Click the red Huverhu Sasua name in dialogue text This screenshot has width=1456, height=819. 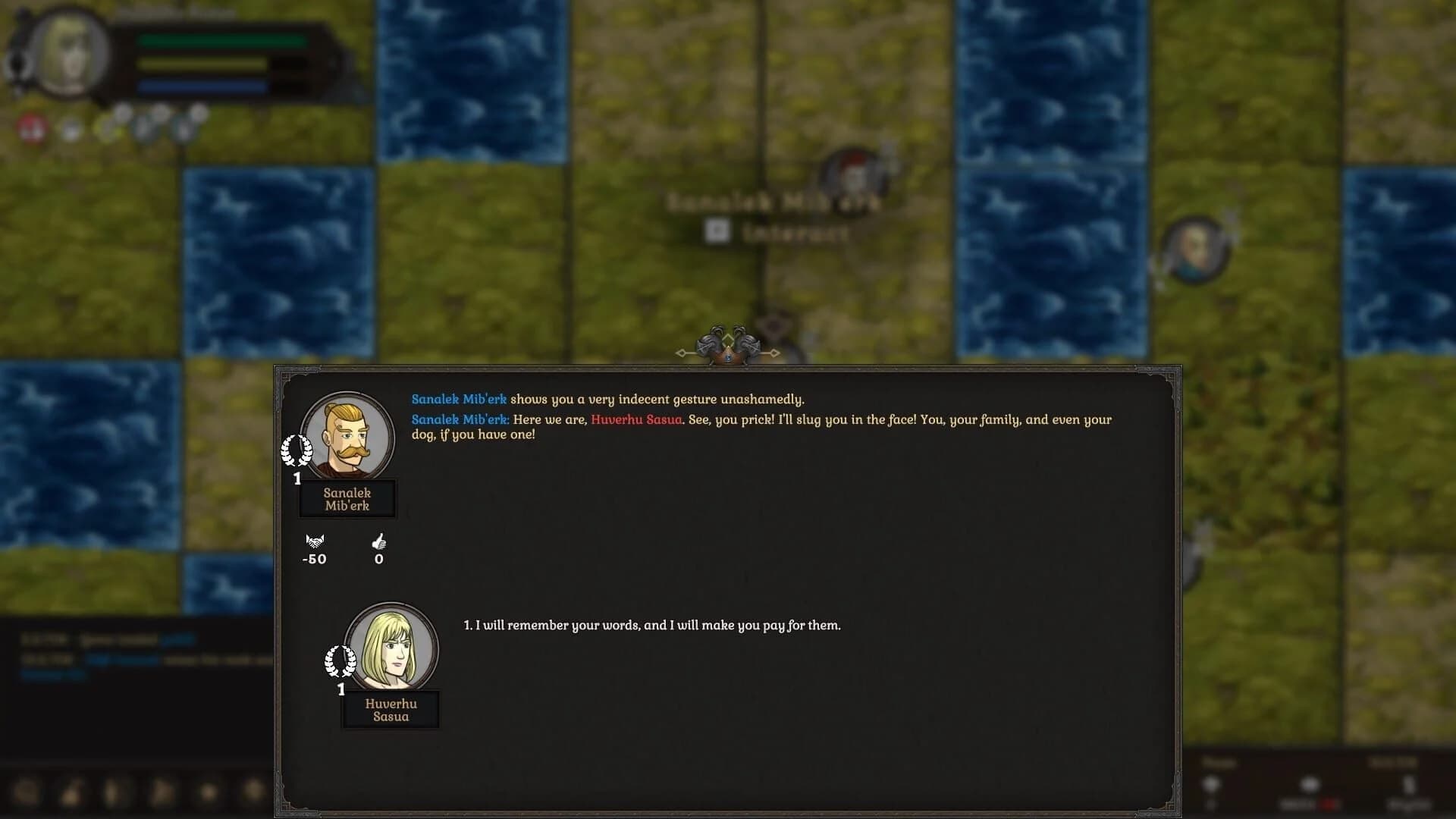636,419
